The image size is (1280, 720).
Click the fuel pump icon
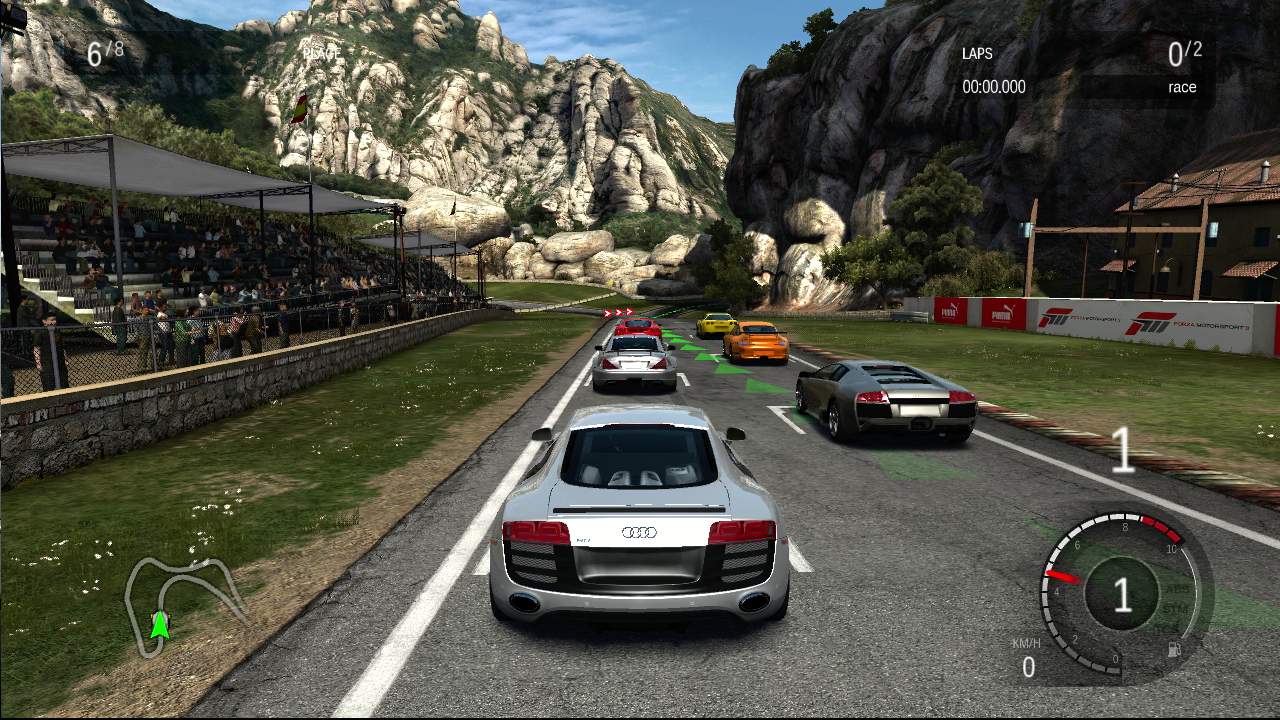[1175, 649]
